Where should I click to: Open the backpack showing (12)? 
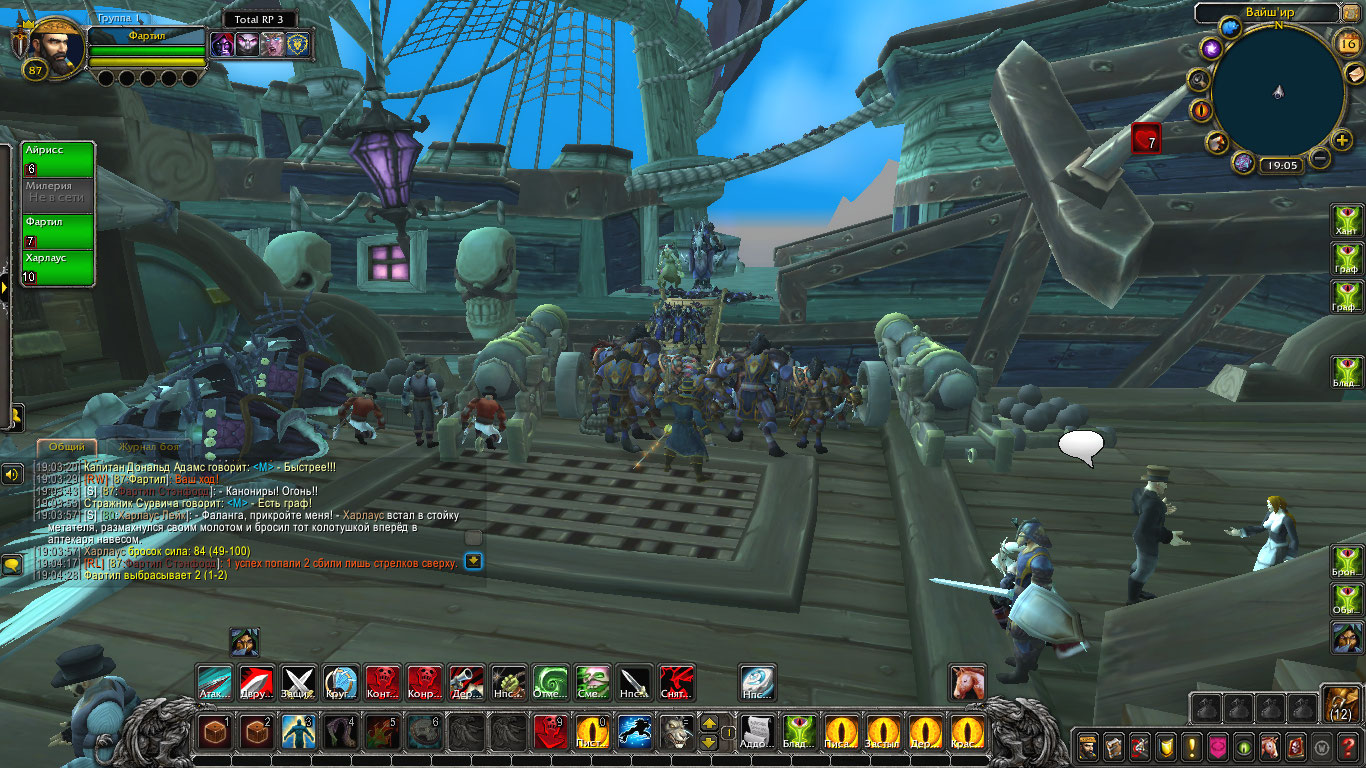point(1342,703)
